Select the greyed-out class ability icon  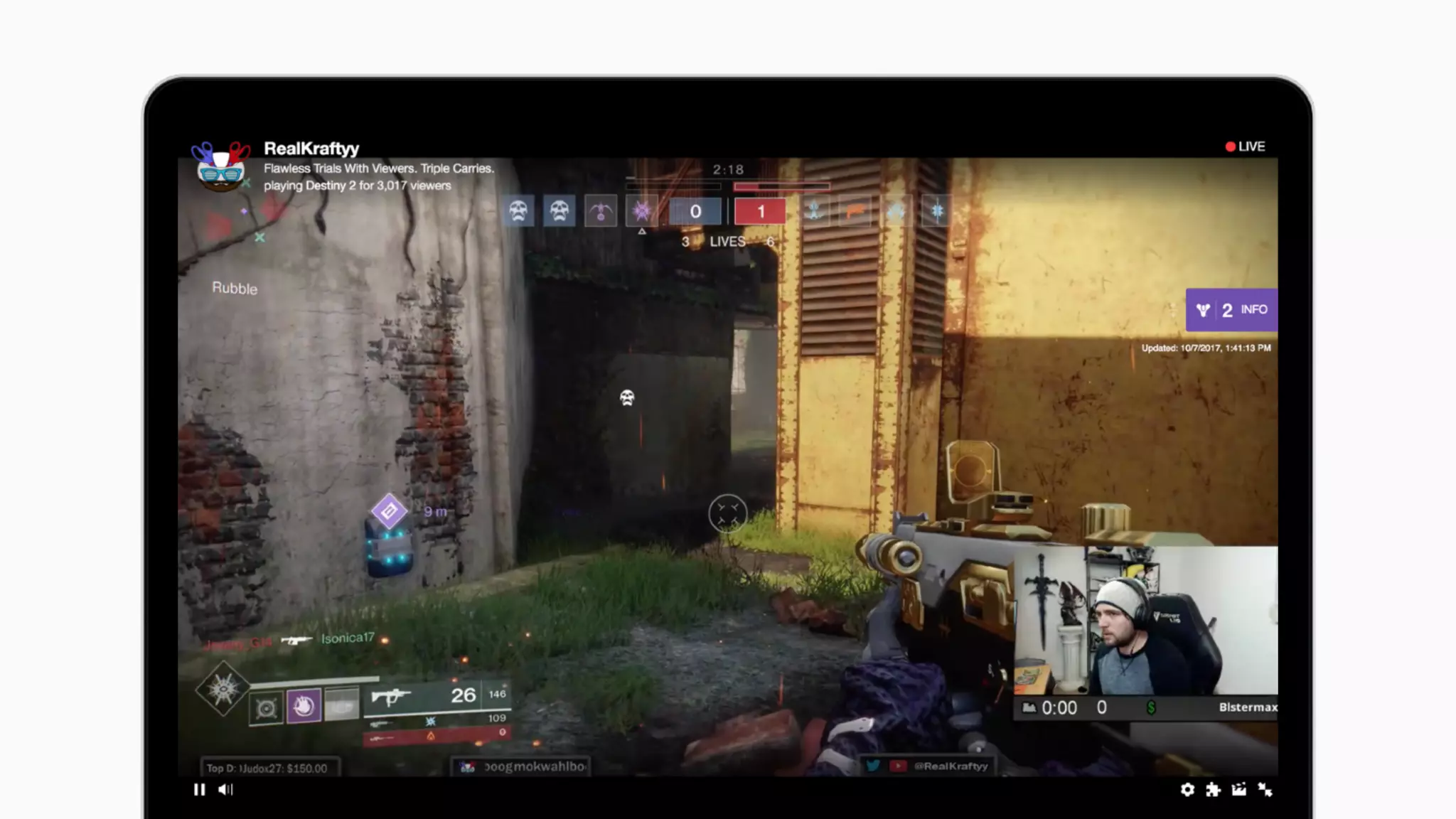coord(341,706)
